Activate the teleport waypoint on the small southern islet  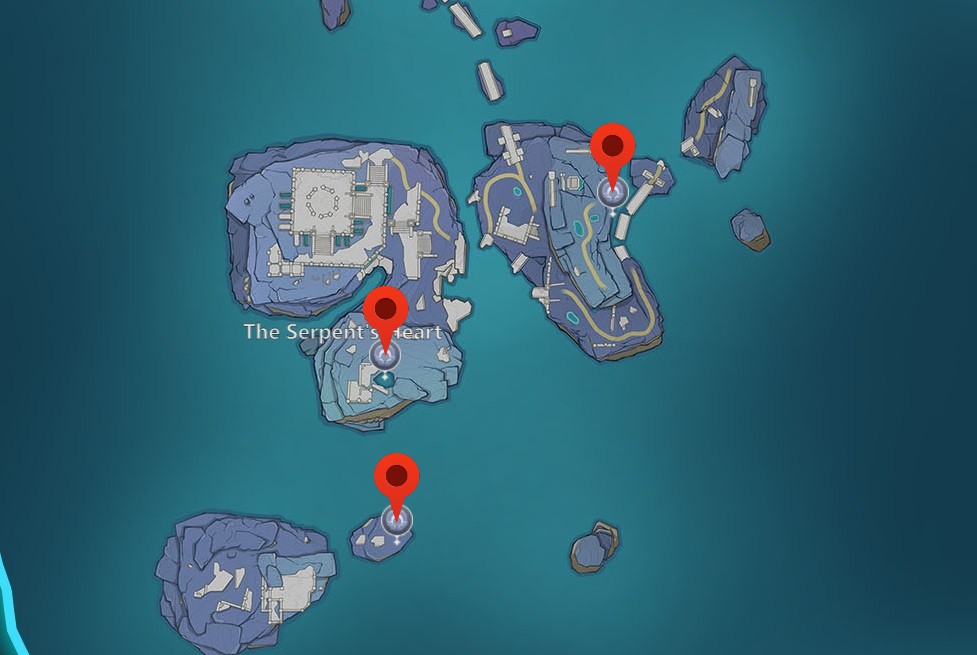(396, 521)
